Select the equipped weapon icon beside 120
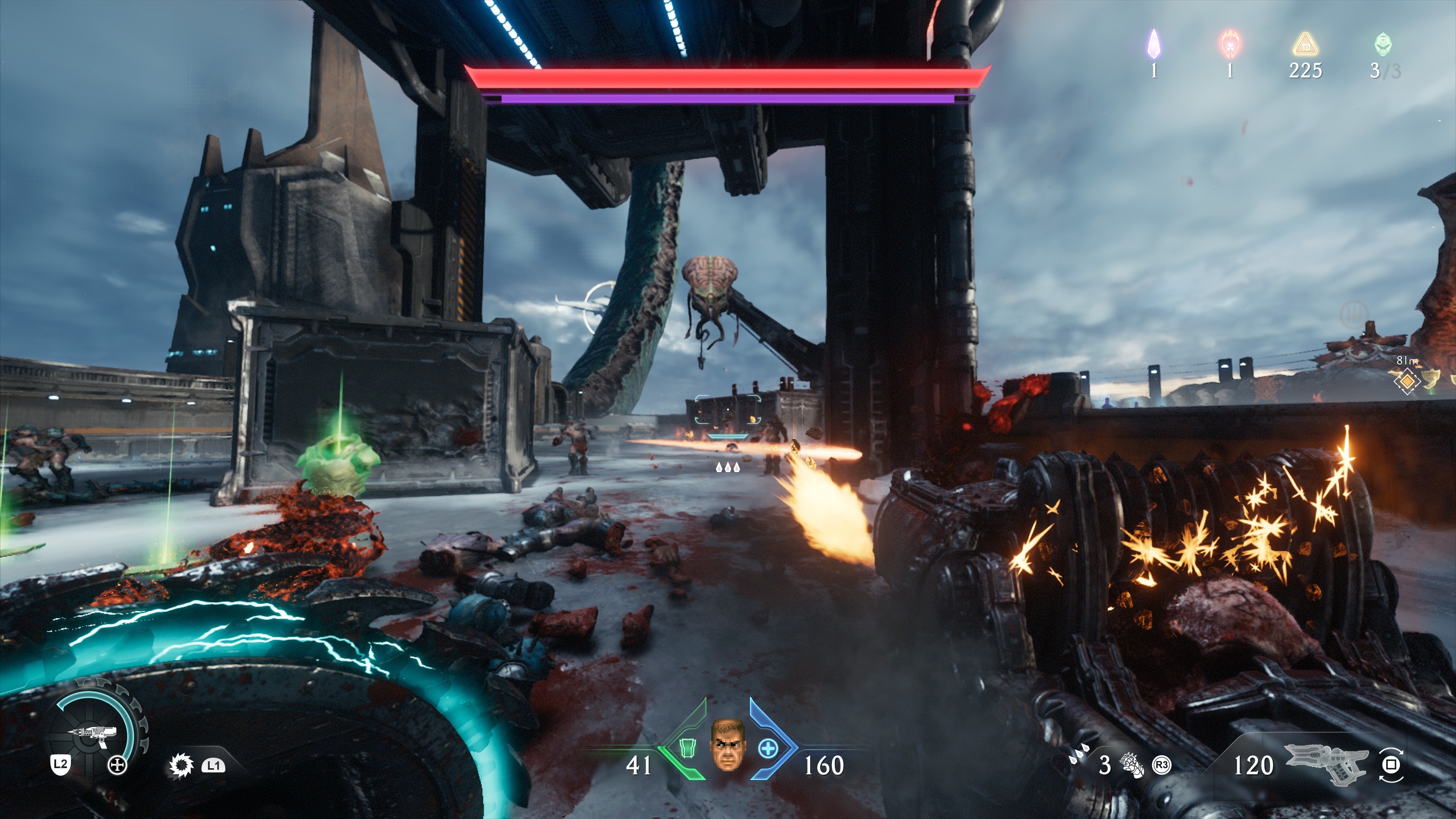This screenshot has height=819, width=1456. coord(1326,764)
